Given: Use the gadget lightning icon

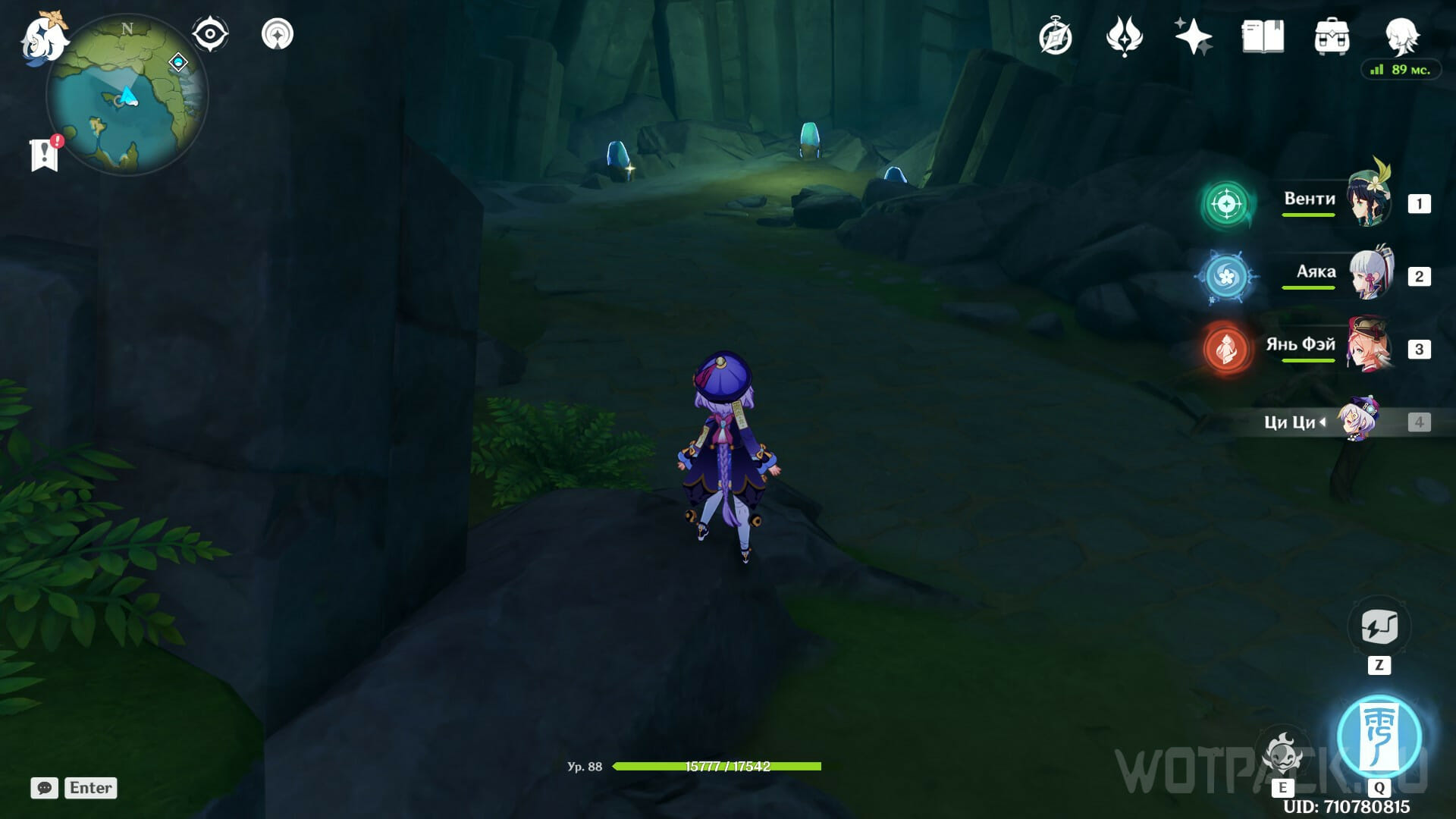Looking at the screenshot, I should pos(1379,627).
